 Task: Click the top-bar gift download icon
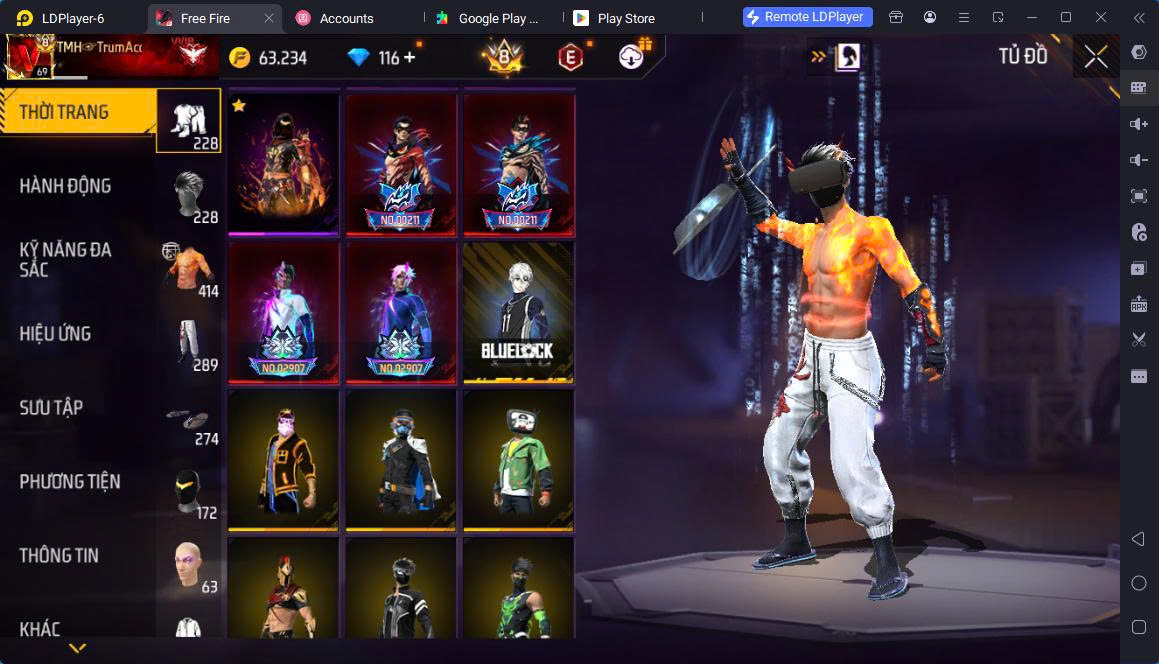tap(632, 57)
